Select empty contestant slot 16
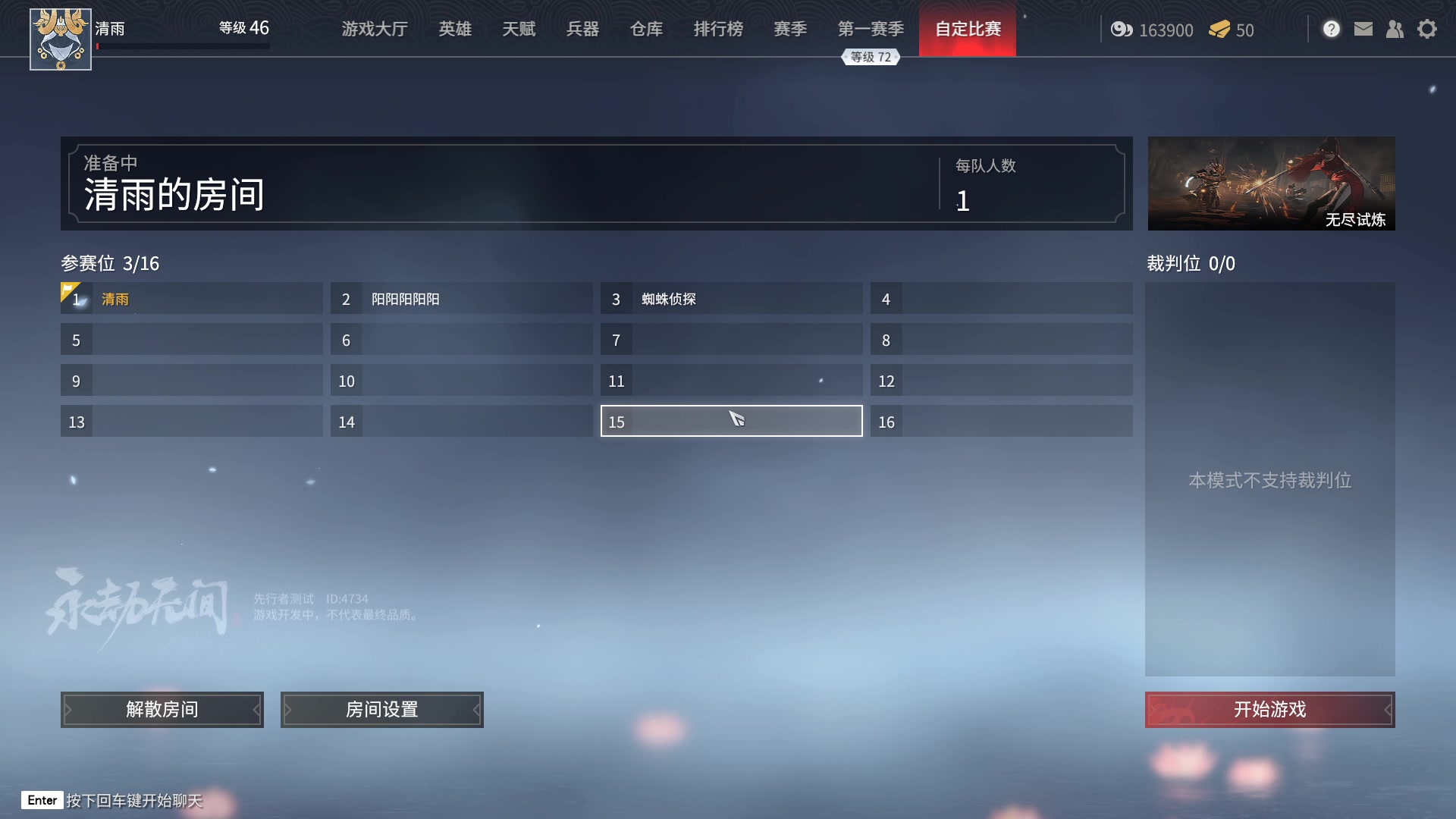Image resolution: width=1456 pixels, height=819 pixels. (1001, 421)
